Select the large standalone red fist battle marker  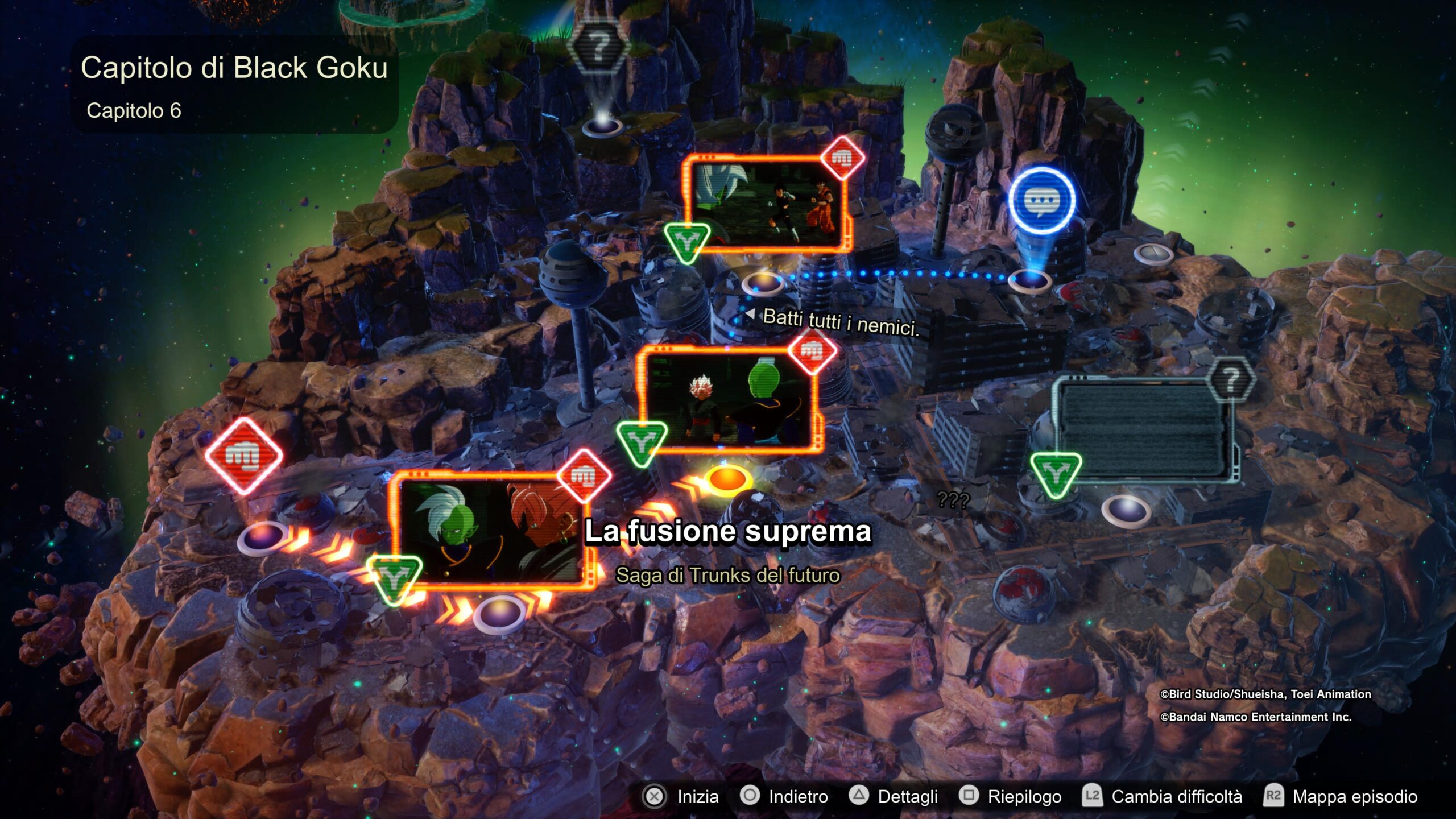pyautogui.click(x=243, y=455)
